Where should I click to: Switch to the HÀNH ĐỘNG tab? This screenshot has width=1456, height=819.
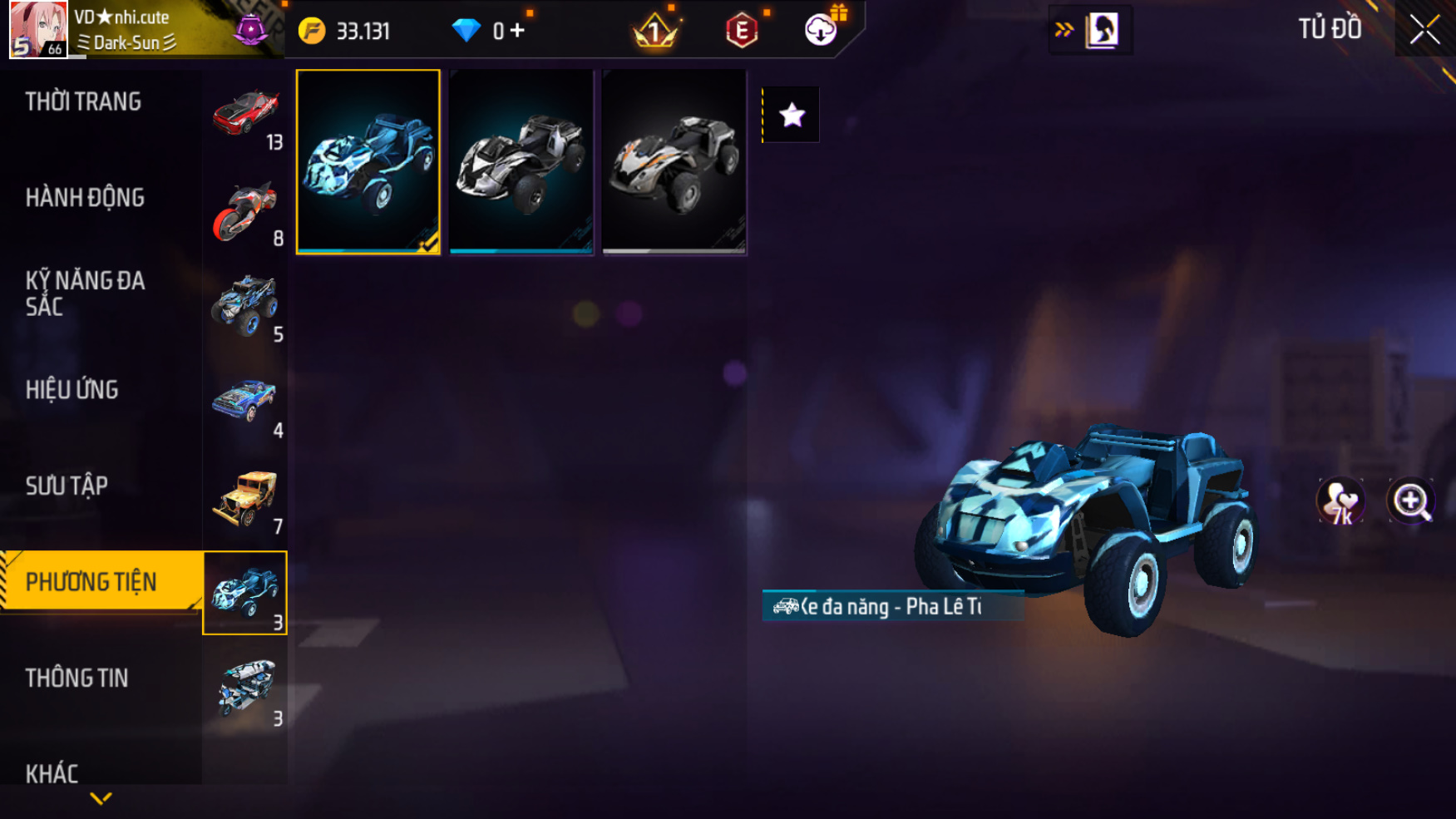(85, 198)
